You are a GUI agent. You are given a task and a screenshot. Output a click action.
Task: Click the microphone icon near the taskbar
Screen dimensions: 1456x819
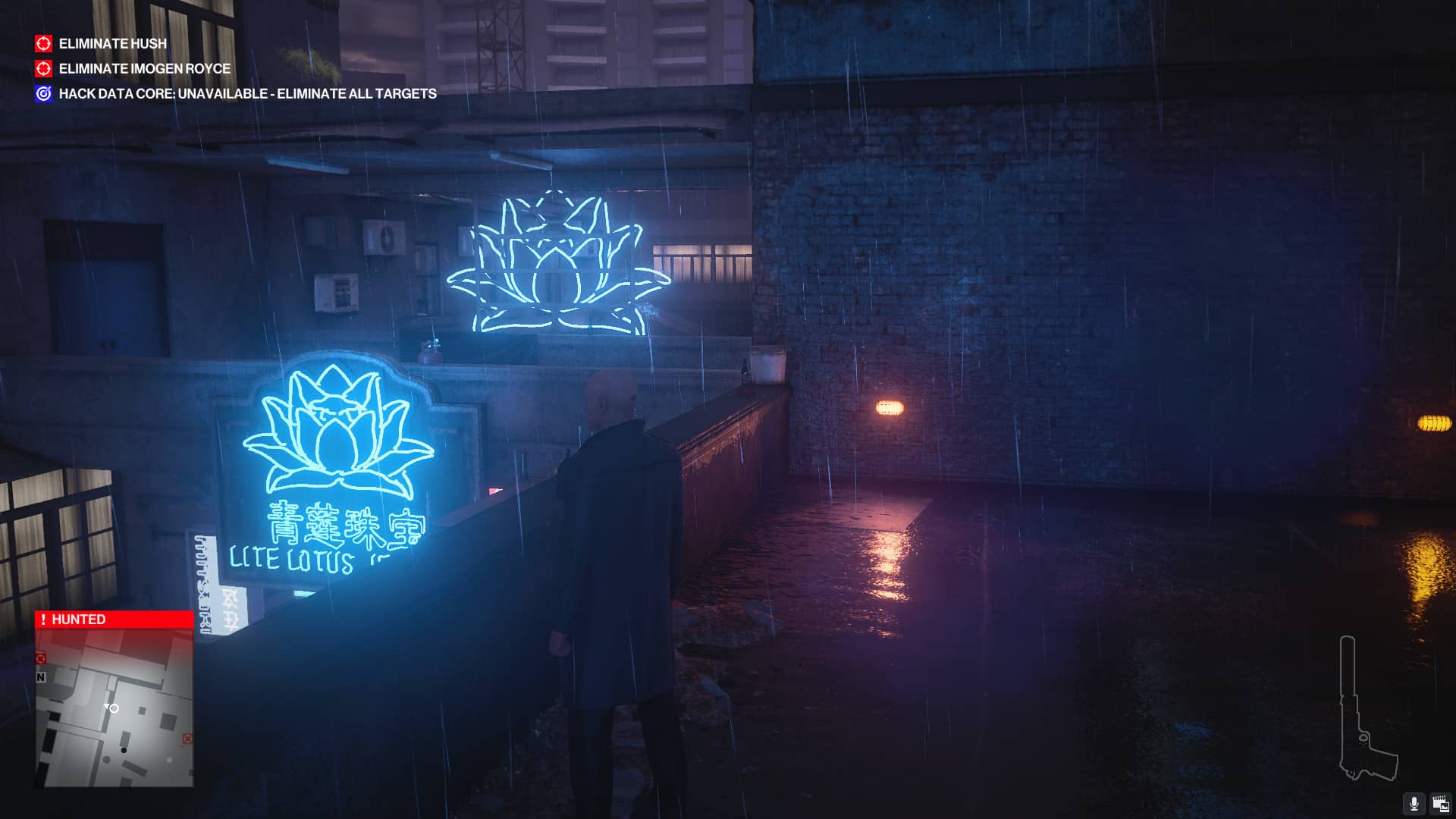[x=1414, y=804]
